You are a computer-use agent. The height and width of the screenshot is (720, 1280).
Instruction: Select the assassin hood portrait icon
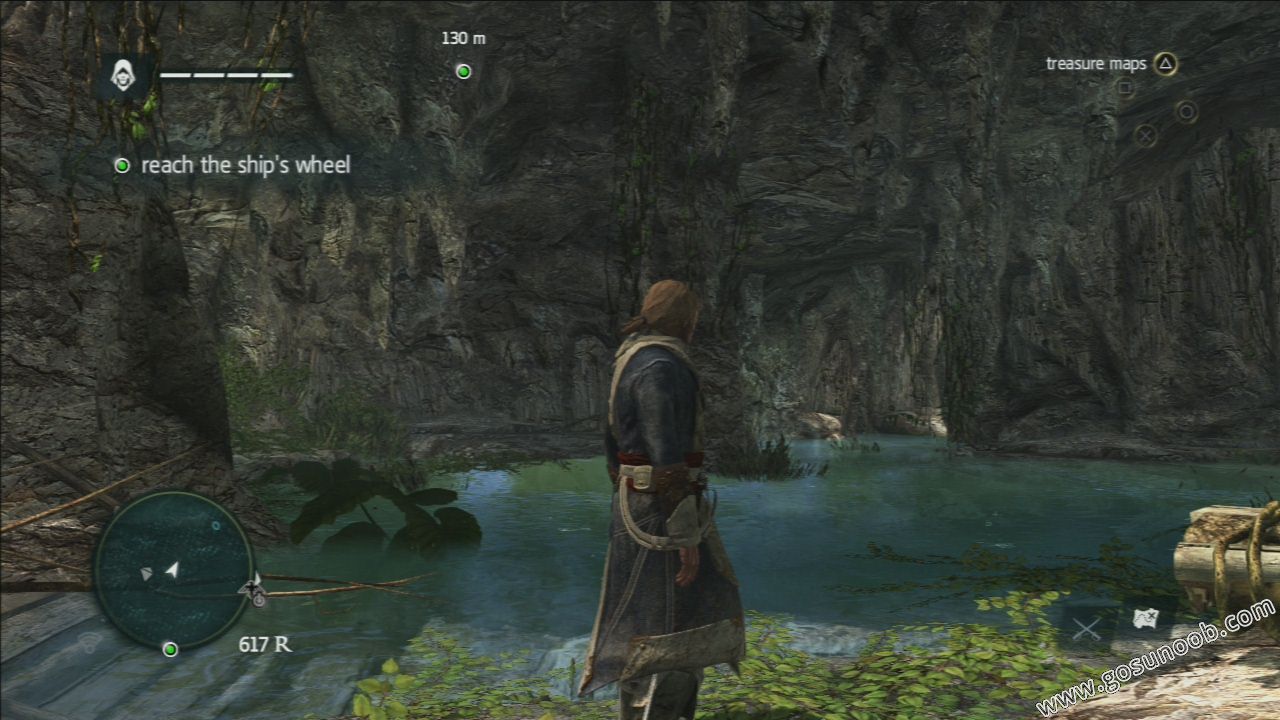pyautogui.click(x=123, y=76)
